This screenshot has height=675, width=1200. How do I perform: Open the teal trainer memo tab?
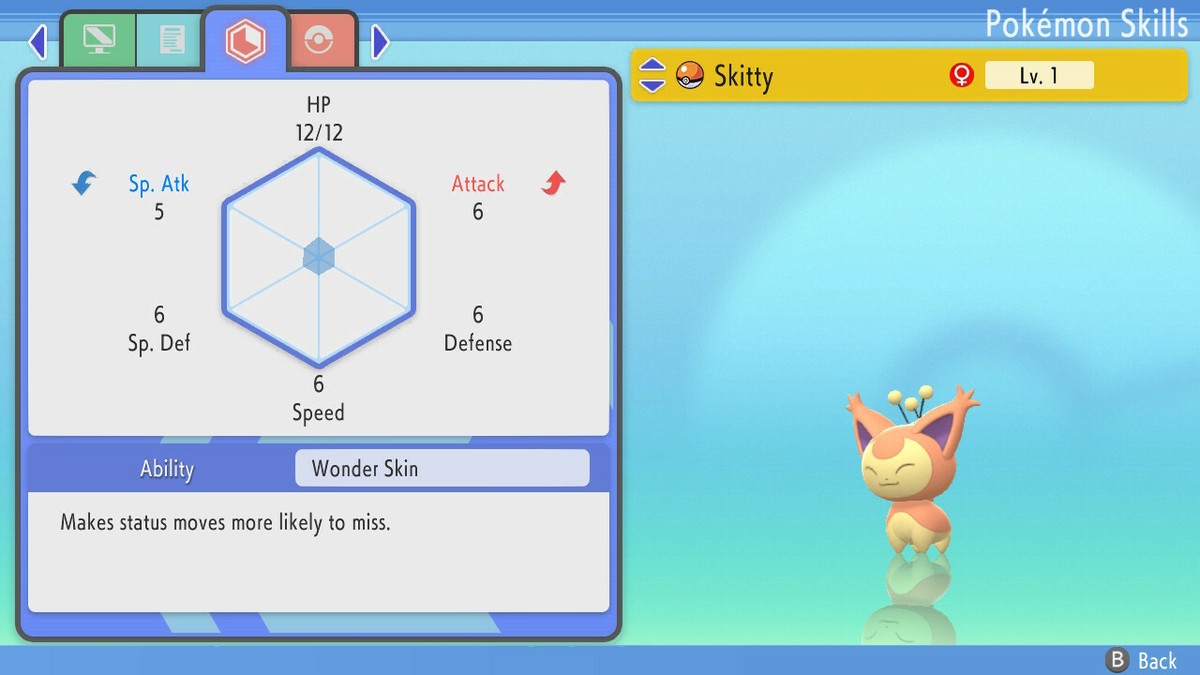click(171, 40)
